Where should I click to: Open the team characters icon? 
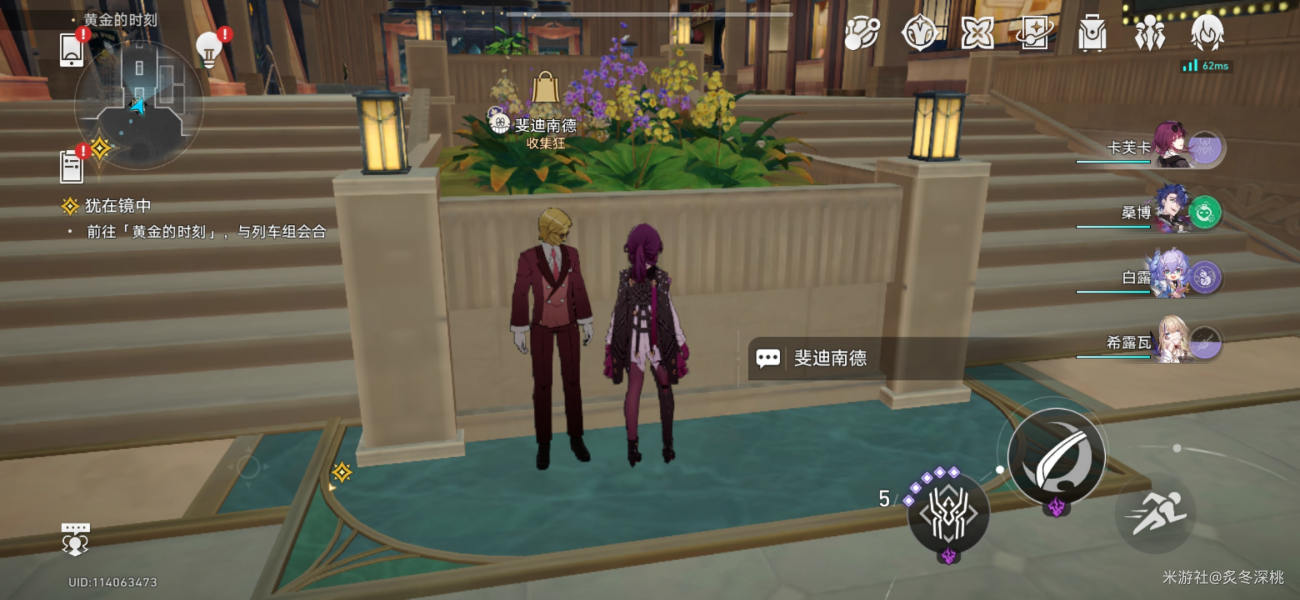pyautogui.click(x=1149, y=34)
